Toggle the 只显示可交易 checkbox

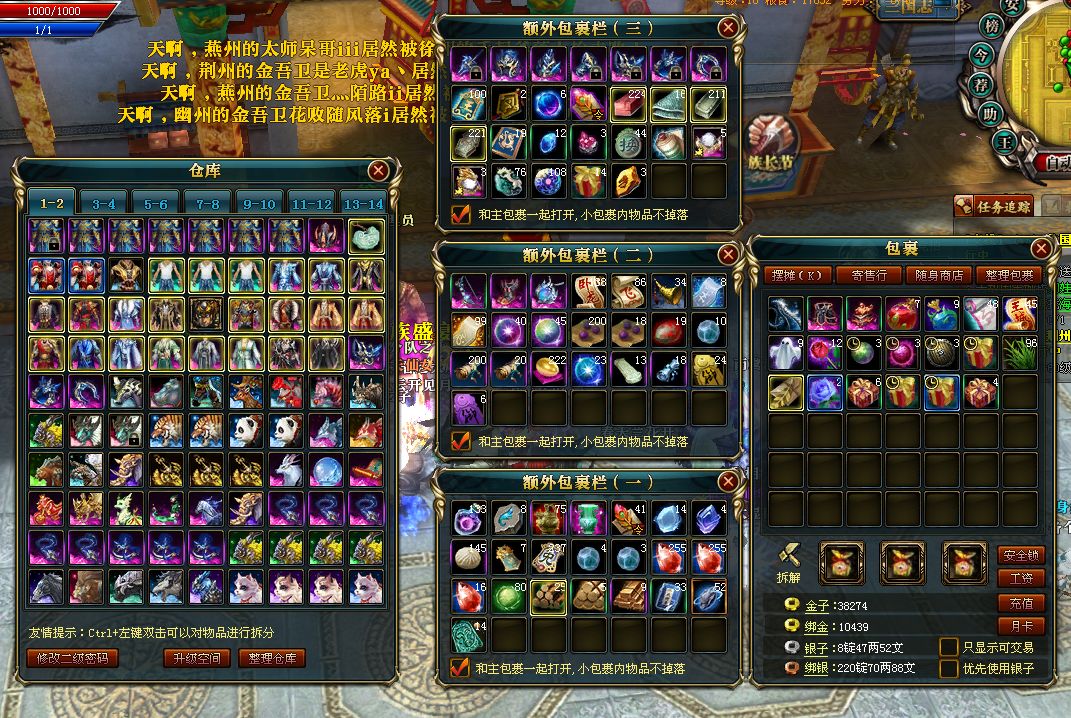click(x=949, y=647)
